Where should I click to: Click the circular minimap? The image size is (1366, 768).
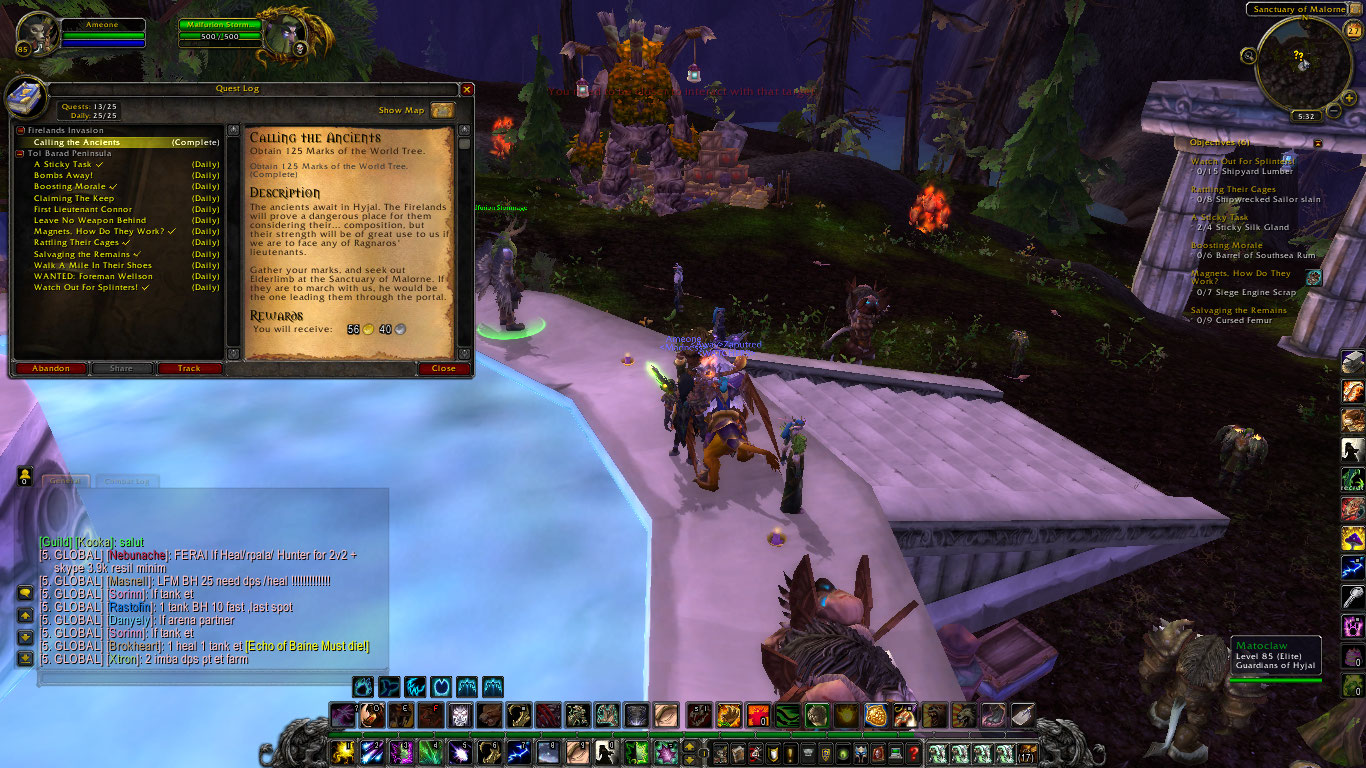coord(1302,65)
